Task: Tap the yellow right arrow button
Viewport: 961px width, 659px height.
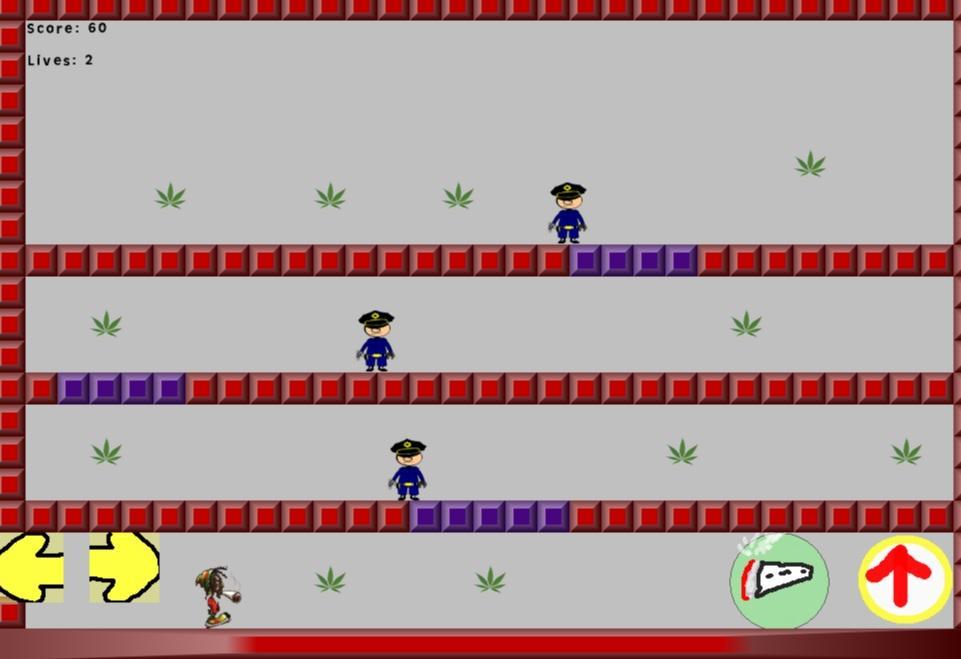Action: click(124, 567)
